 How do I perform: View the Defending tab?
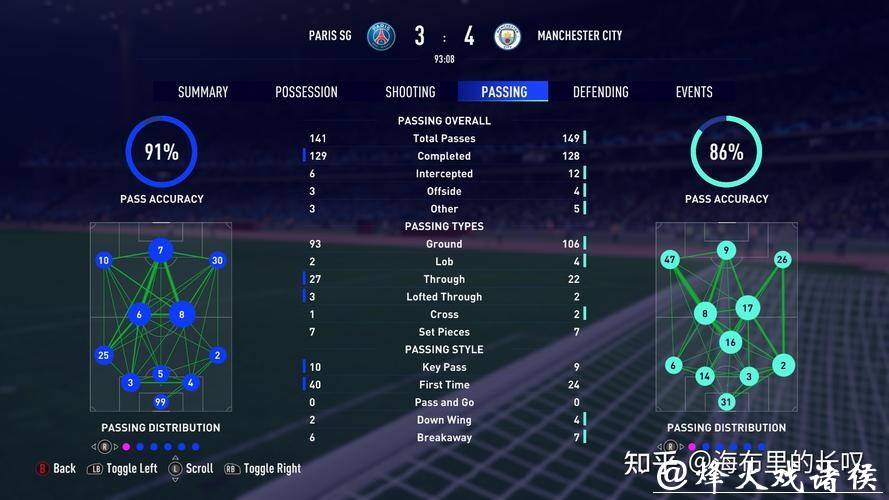pyautogui.click(x=600, y=92)
